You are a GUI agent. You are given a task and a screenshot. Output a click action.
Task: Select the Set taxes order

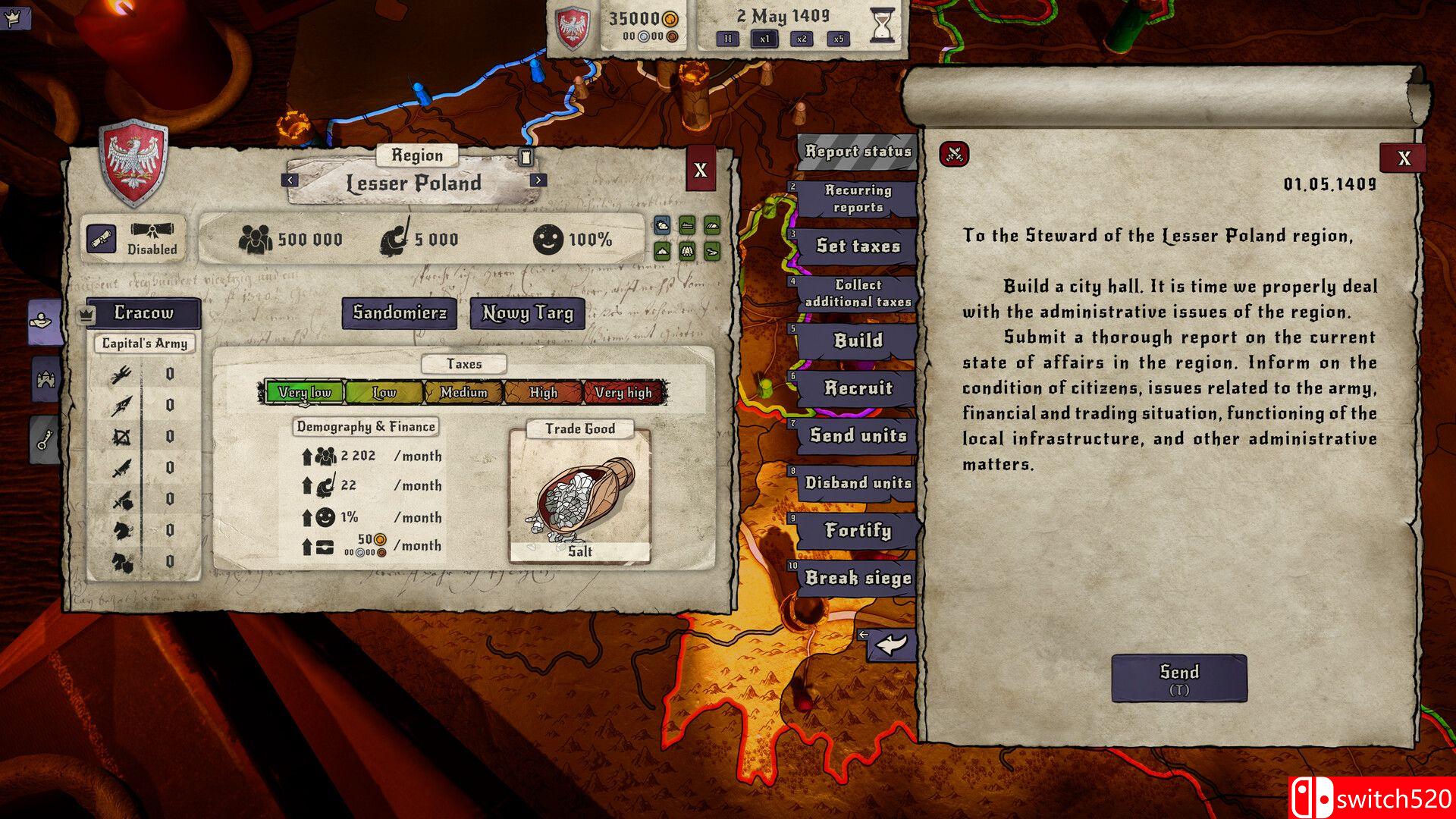pos(858,246)
